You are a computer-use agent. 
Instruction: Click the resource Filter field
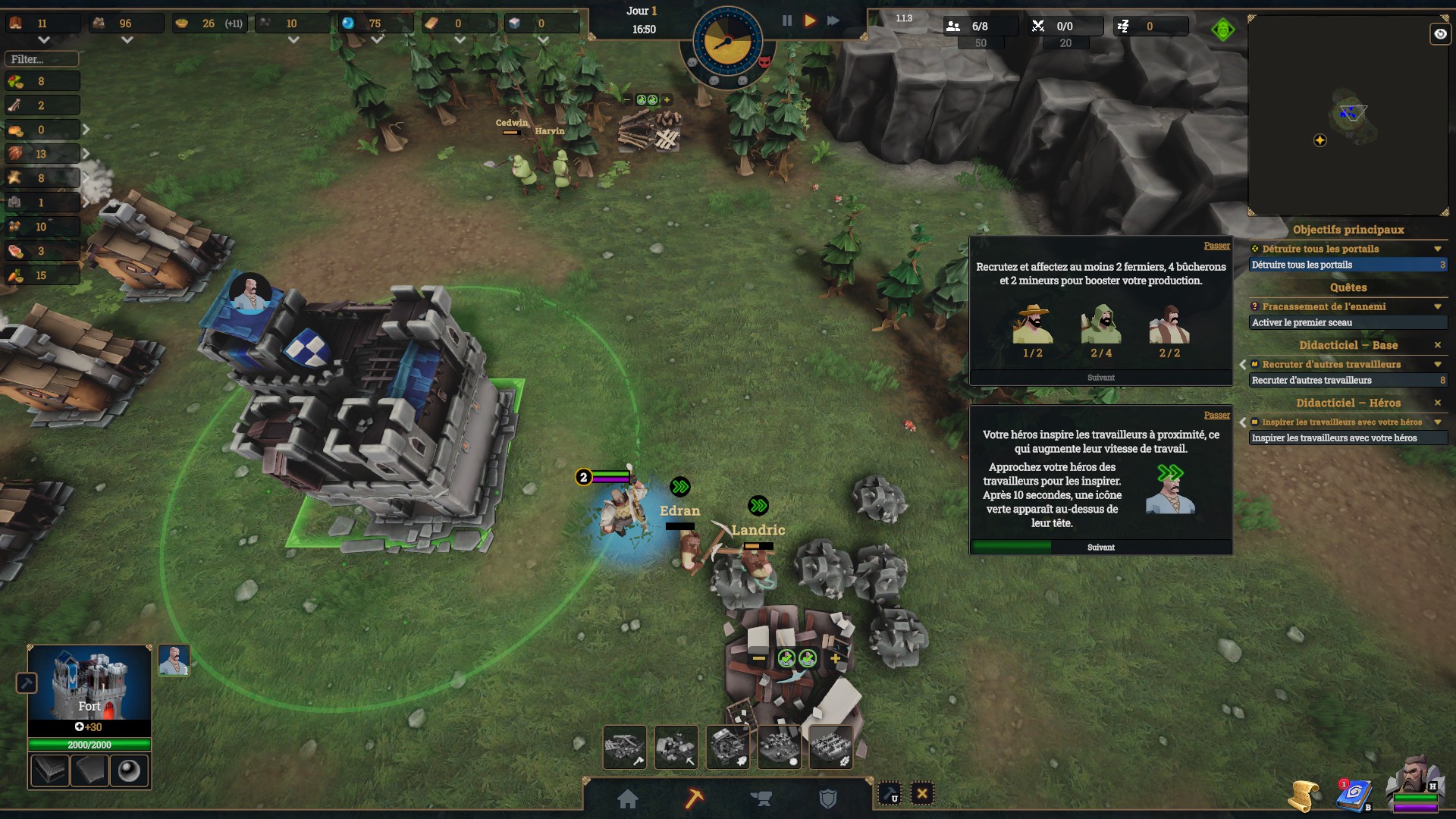tap(42, 59)
